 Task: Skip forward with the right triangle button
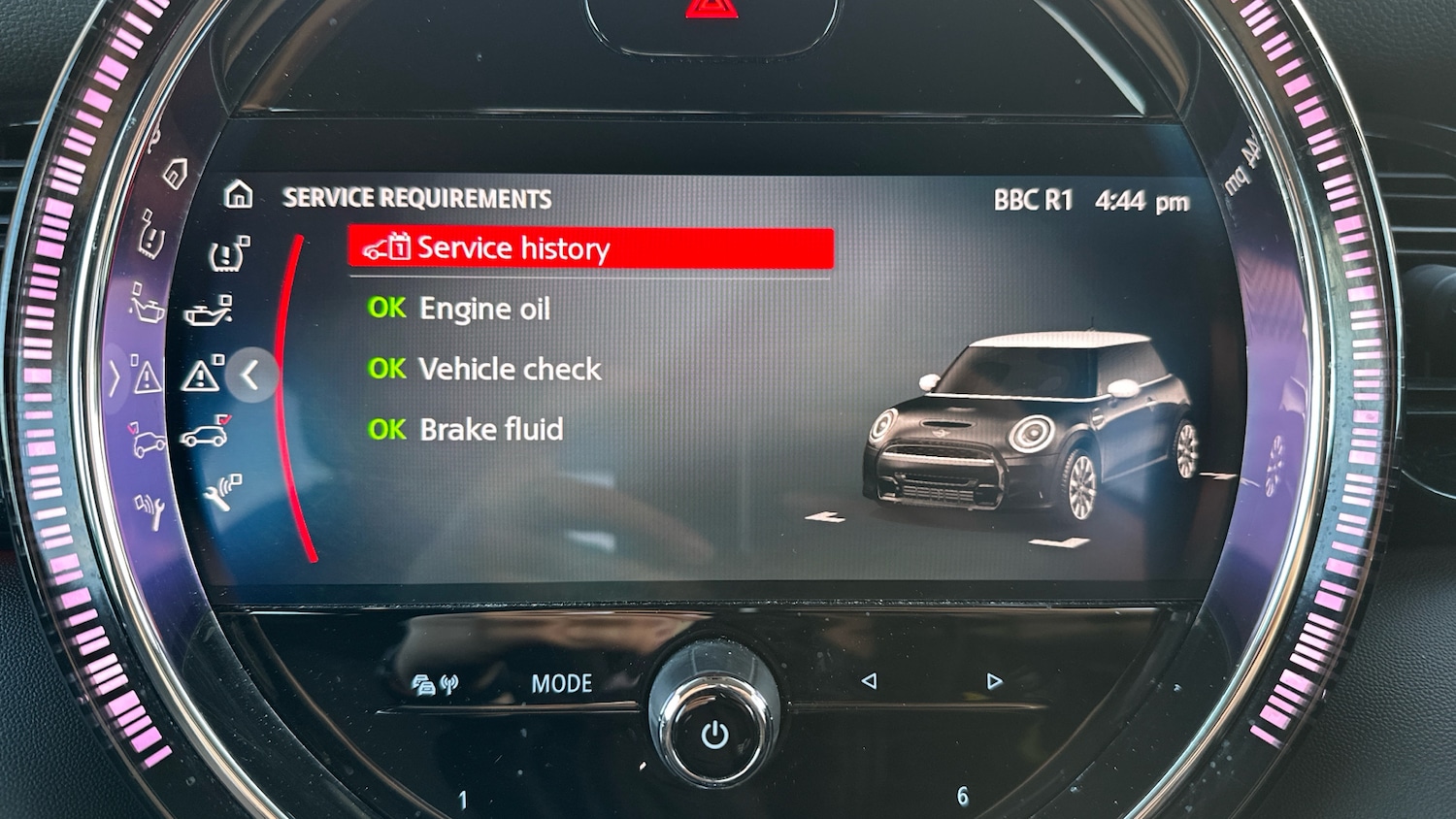point(994,681)
